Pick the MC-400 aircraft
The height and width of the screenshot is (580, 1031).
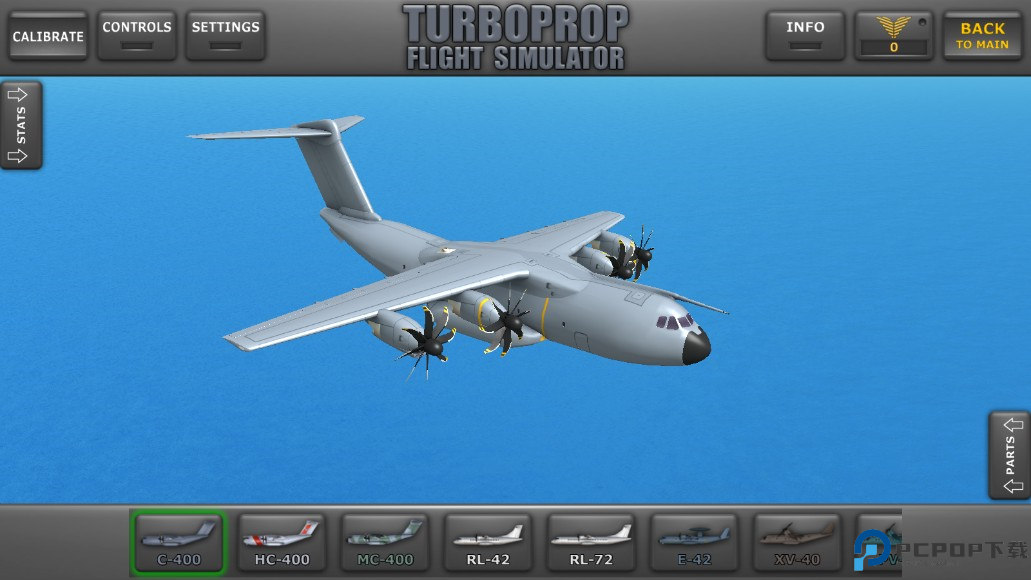386,543
